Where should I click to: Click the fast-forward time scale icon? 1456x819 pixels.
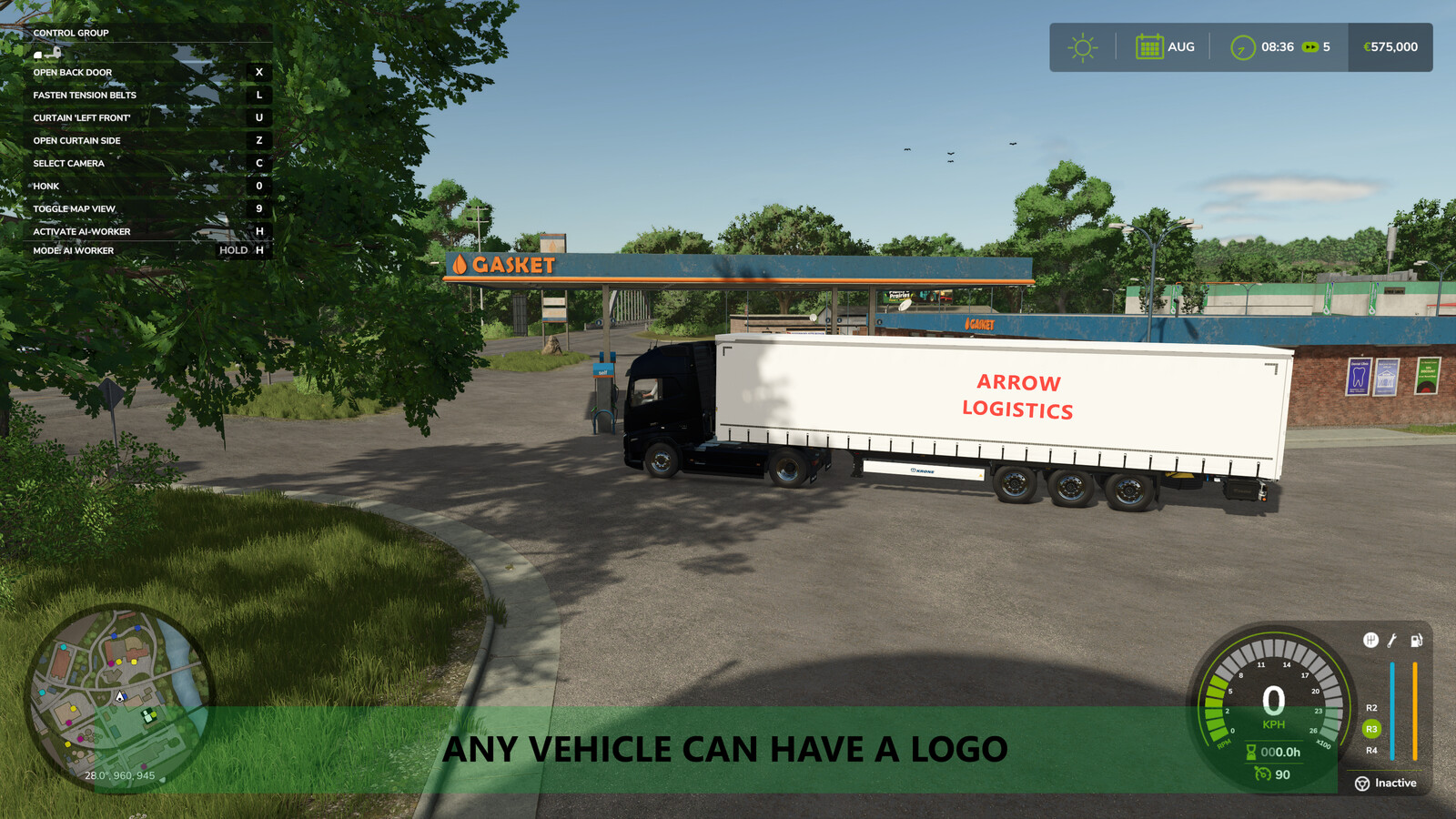(x=1310, y=46)
